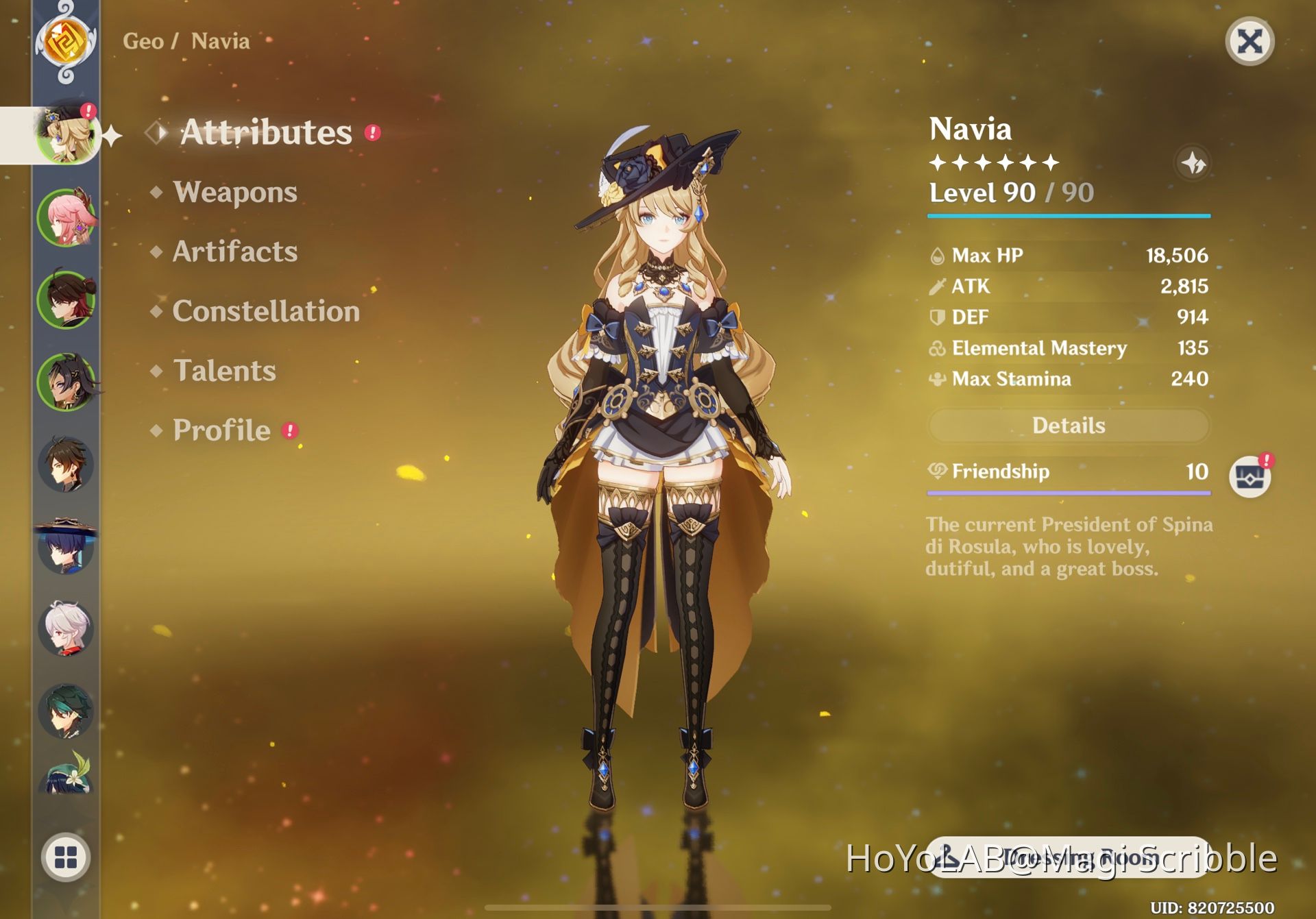
Task: Open the party grid view icon
Action: [66, 856]
